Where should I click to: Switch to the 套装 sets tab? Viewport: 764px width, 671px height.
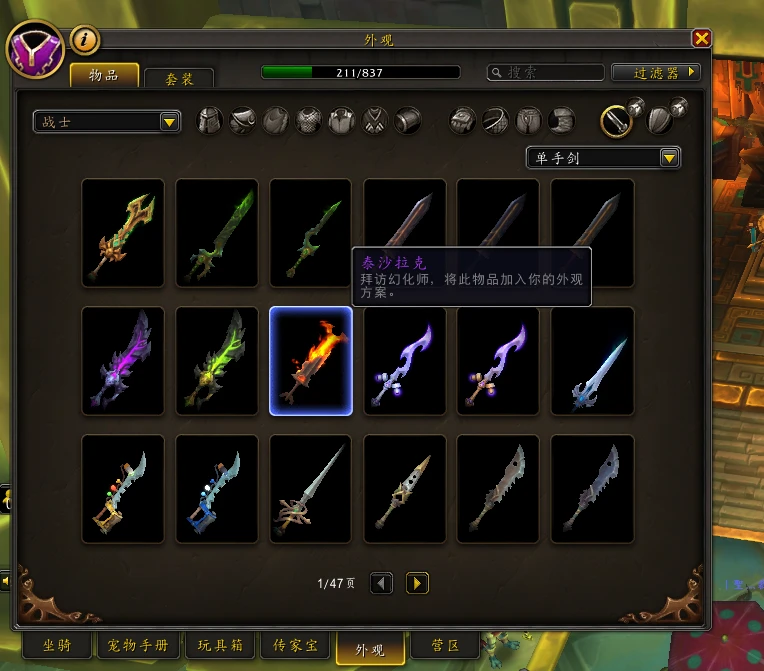point(179,78)
